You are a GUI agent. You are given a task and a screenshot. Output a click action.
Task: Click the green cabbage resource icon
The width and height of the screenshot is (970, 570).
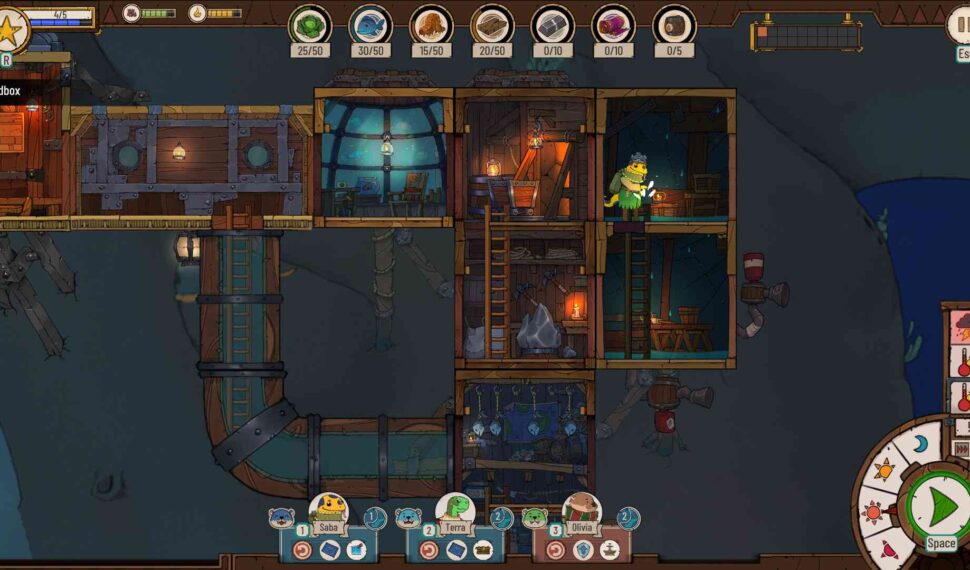[x=310, y=24]
